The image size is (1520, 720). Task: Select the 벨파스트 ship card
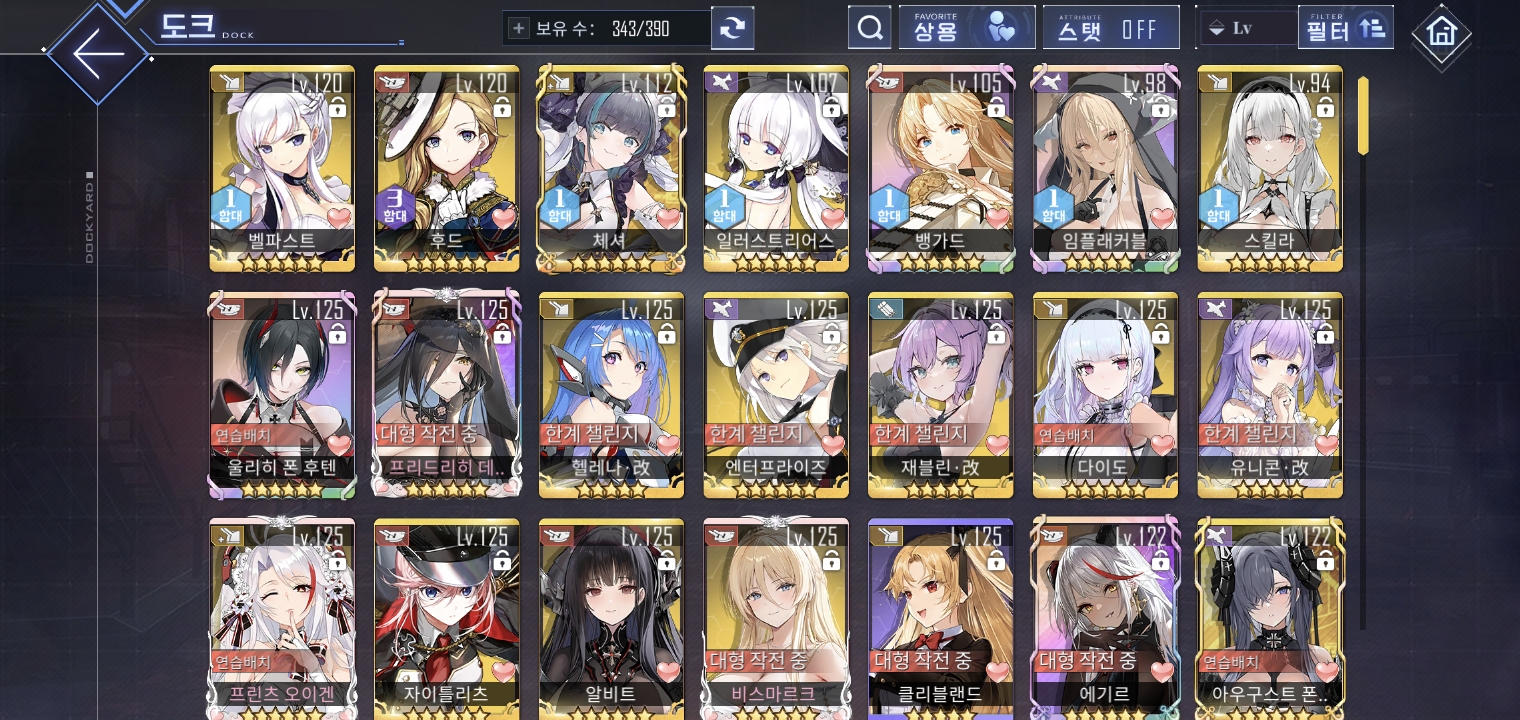click(x=282, y=168)
